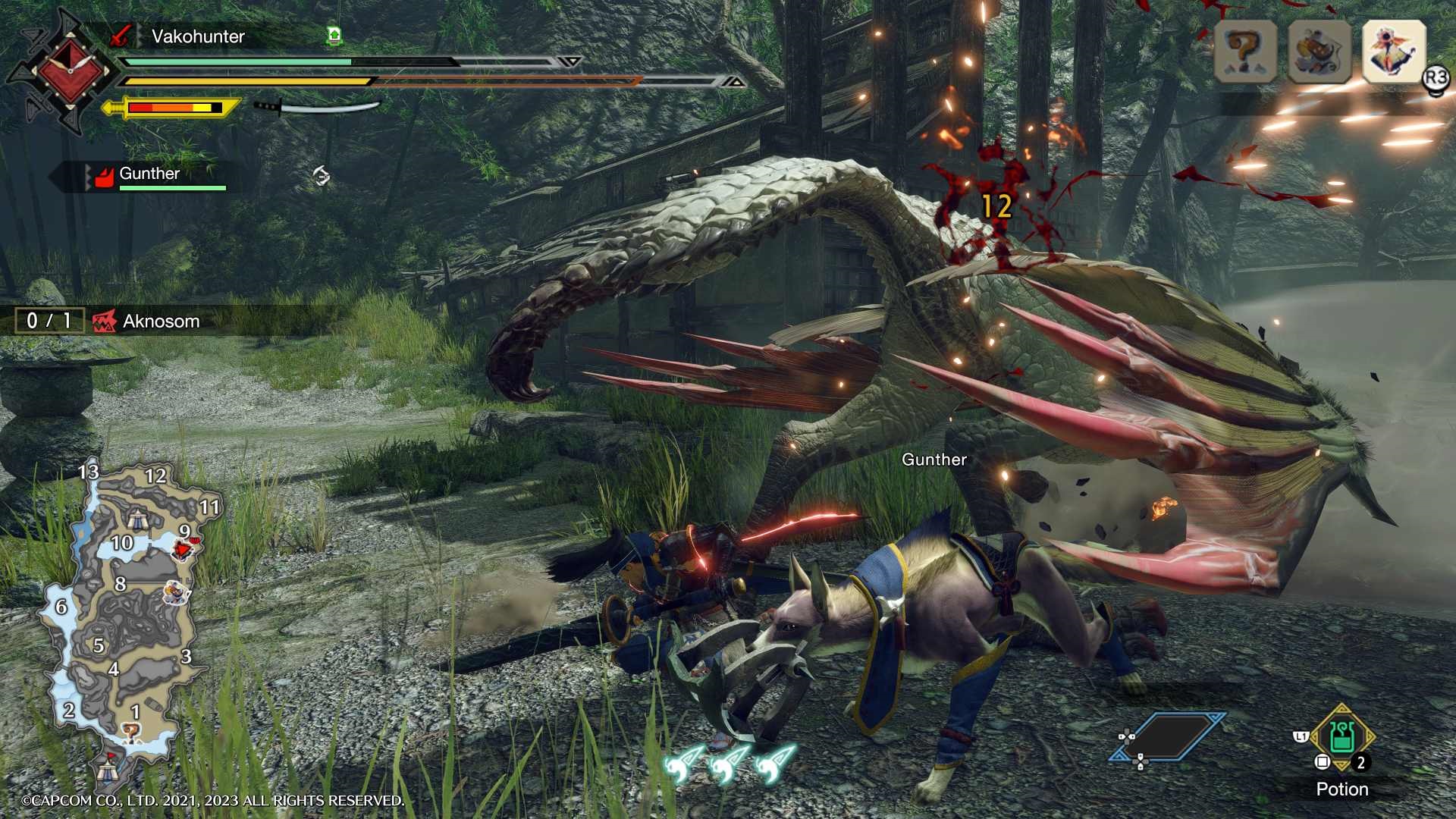The height and width of the screenshot is (819, 1456).
Task: Click the Potion label text
Action: coord(1343,789)
